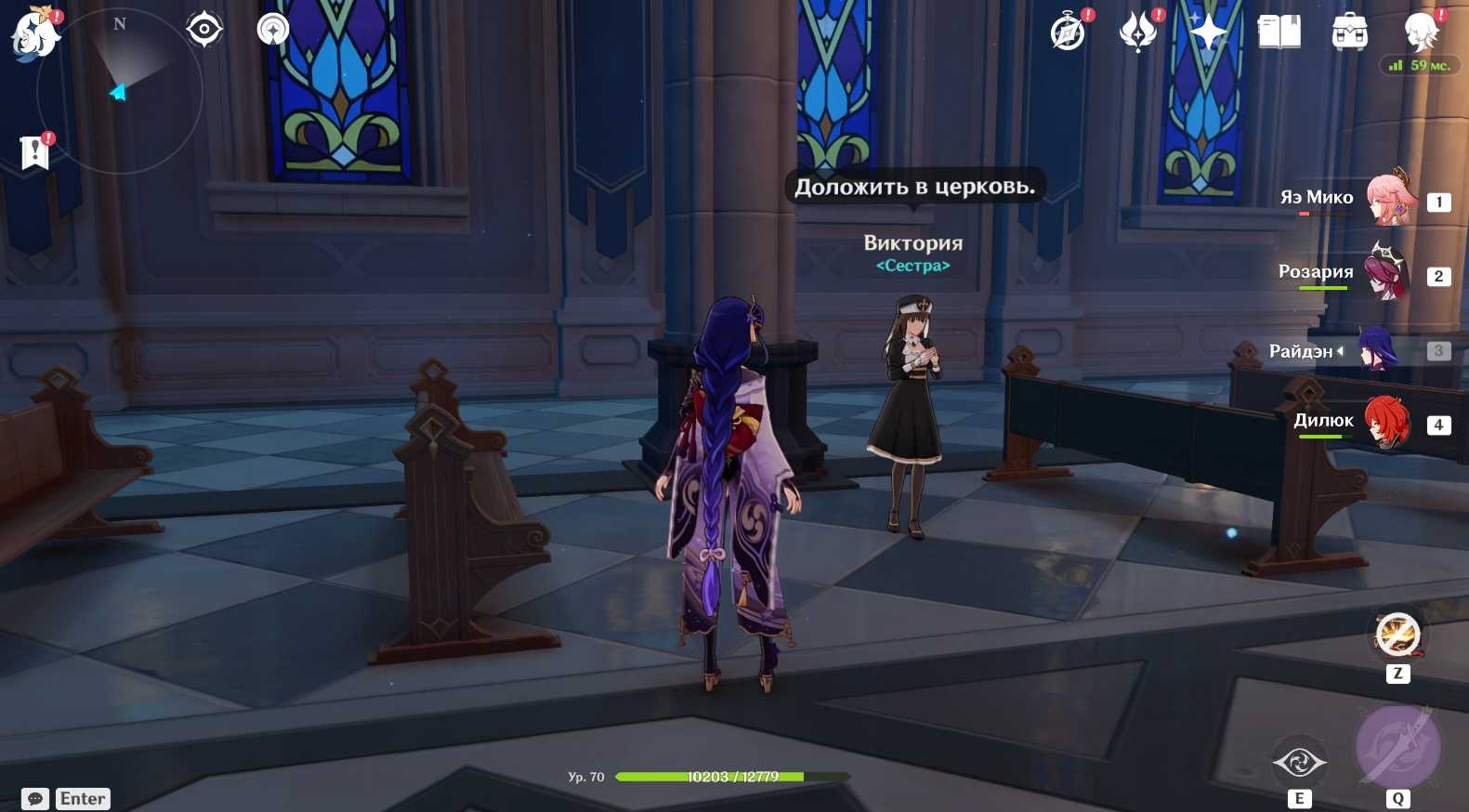Switch to Розария
This screenshot has height=812, width=1469.
(1386, 272)
